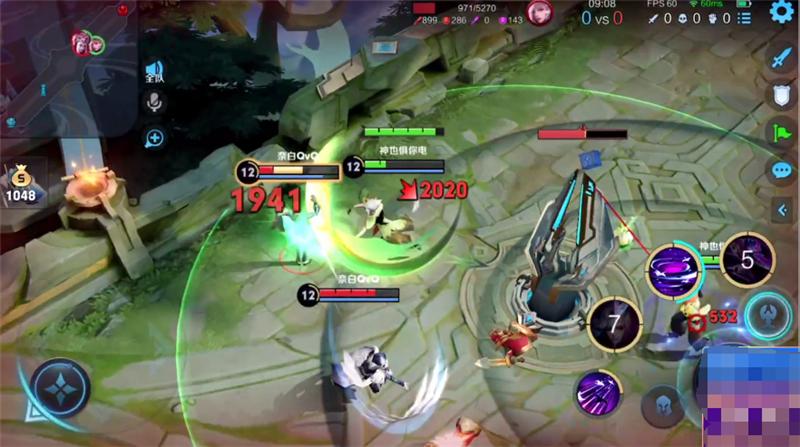The width and height of the screenshot is (800, 447).
Task: Cast the purple slash skill
Action: 598,391
